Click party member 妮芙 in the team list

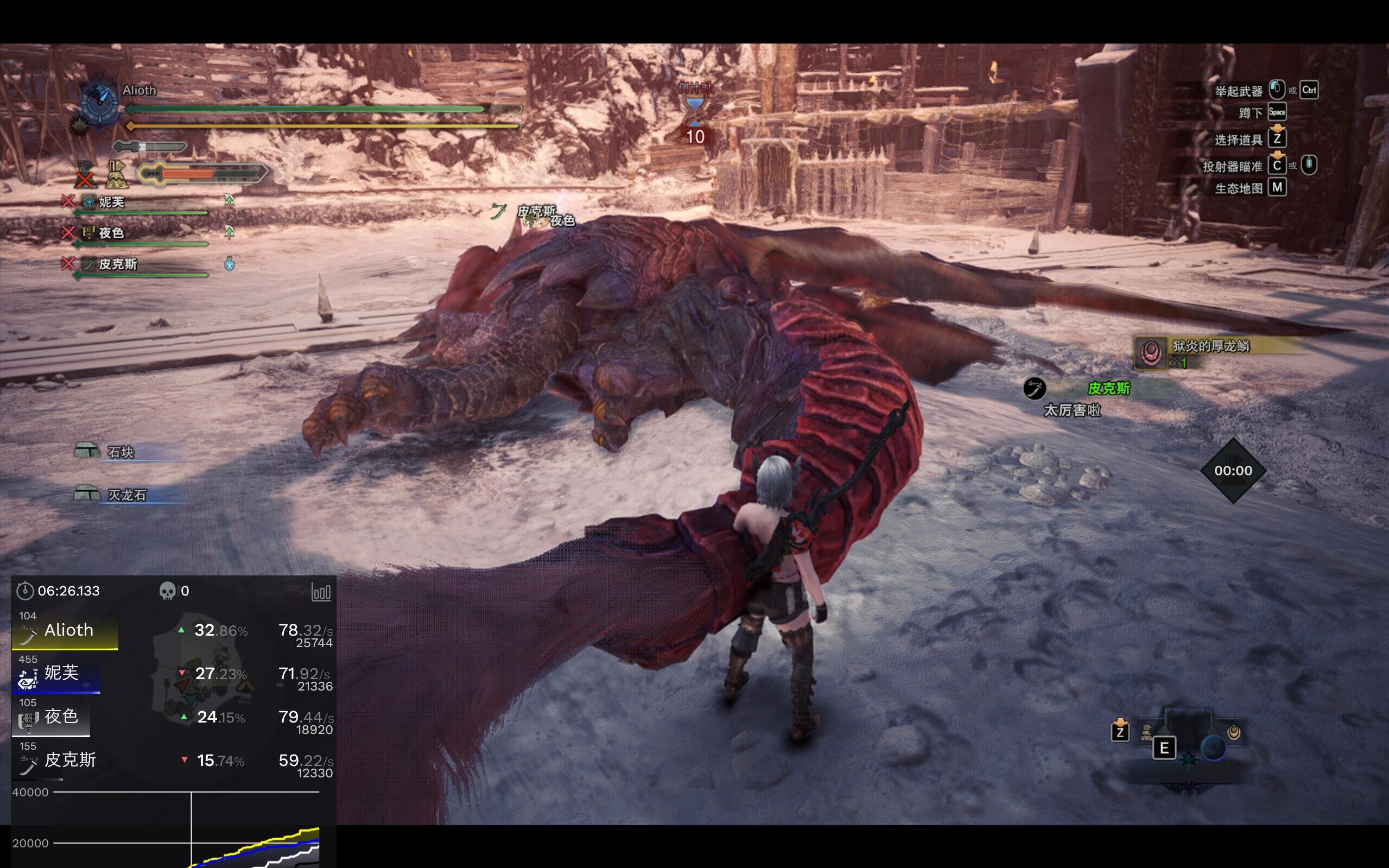coord(111,202)
